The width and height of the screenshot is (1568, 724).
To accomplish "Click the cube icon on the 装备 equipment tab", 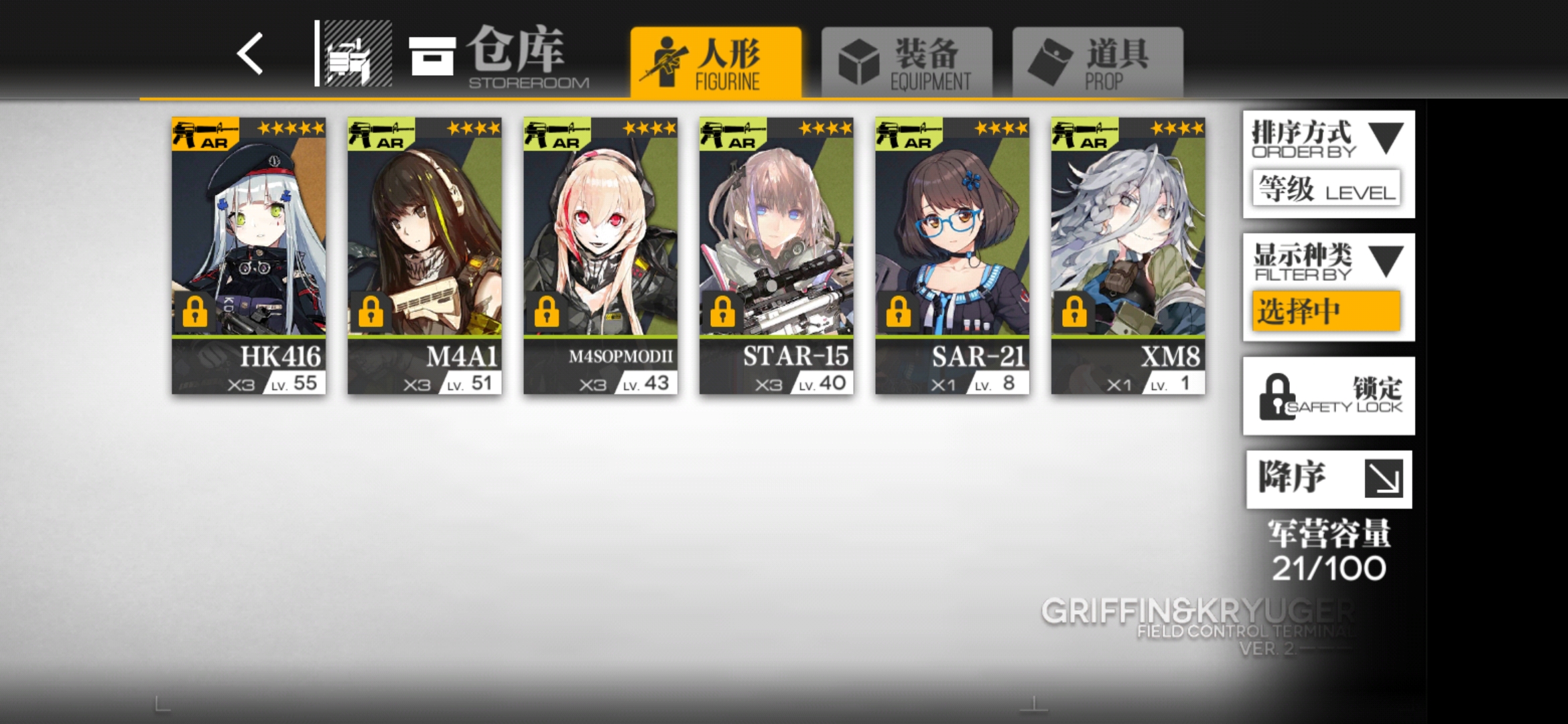I will 860,59.
